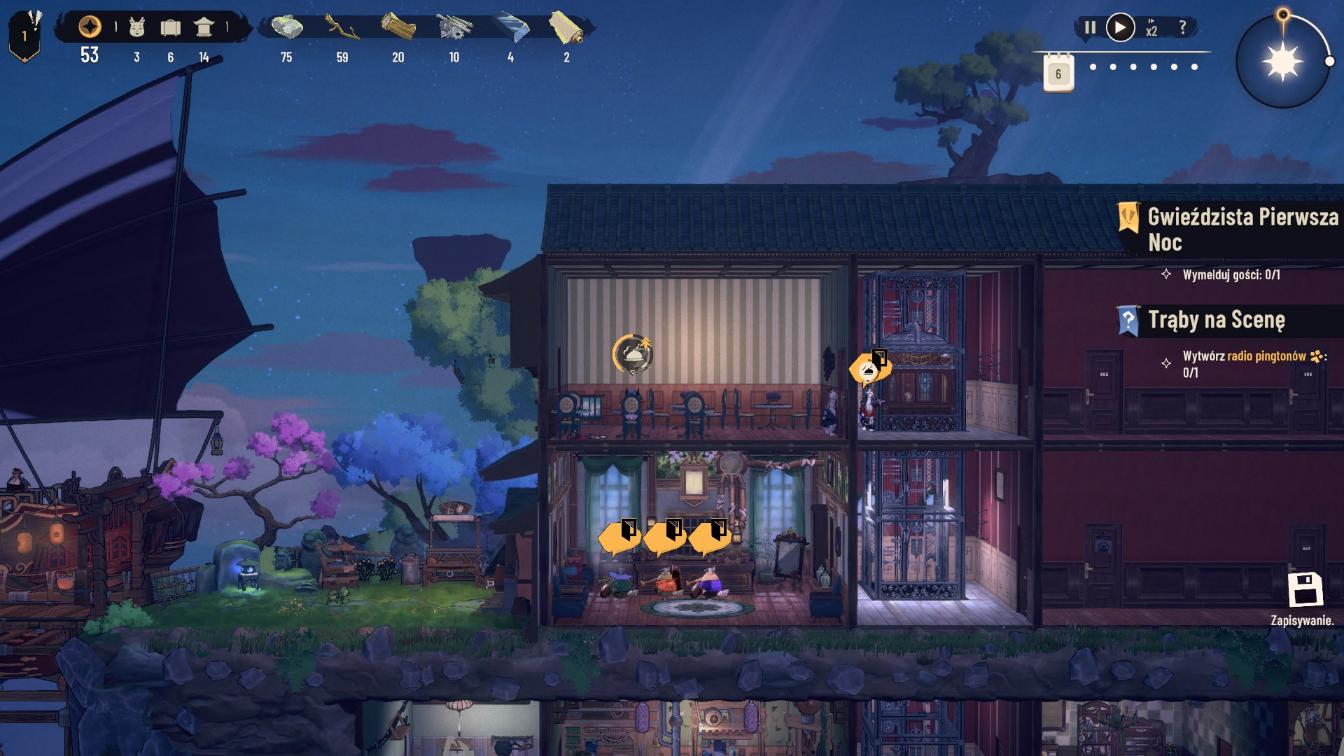
Task: Open the level 1 rank badge
Action: (24, 38)
